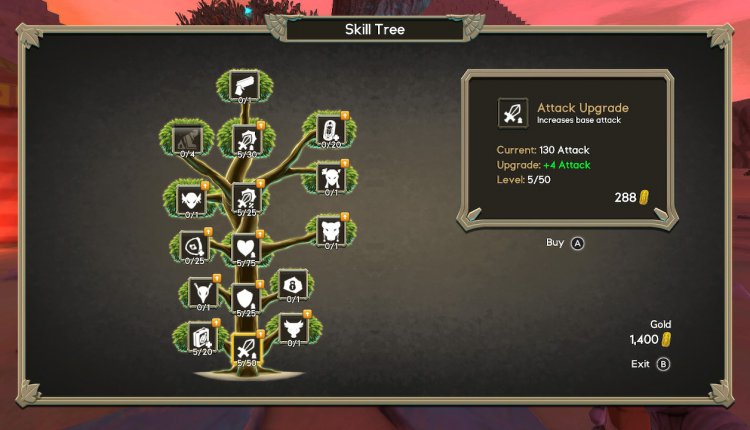This screenshot has width=750, height=430.
Task: Select the sword burst skill at 5/30
Action: (246, 138)
